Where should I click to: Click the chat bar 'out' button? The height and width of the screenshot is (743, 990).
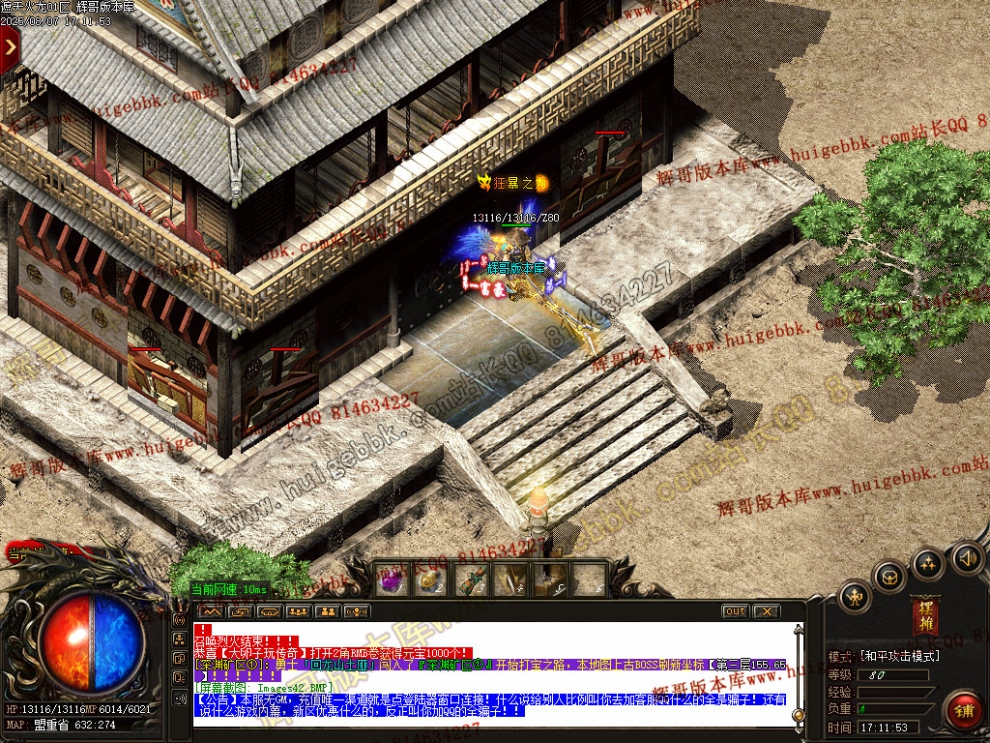tap(735, 611)
